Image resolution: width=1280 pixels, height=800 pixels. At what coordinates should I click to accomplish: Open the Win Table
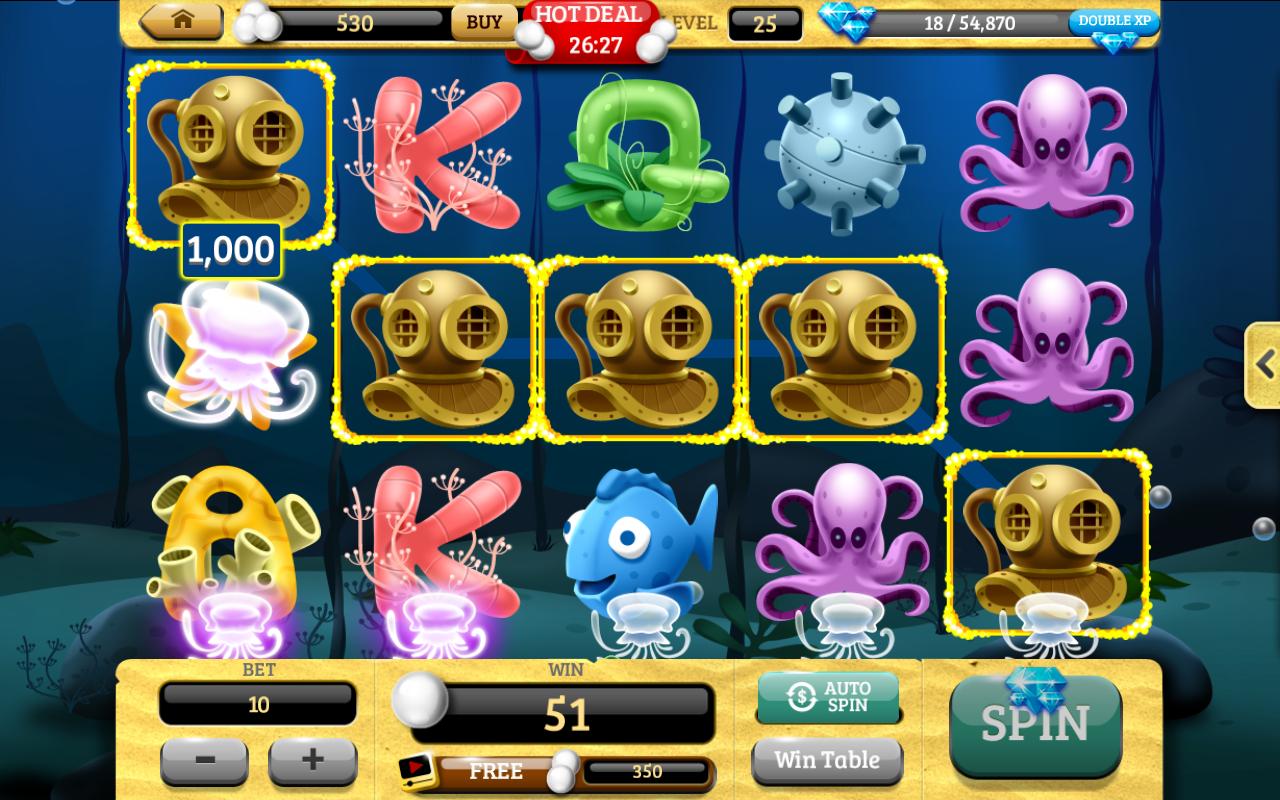[x=828, y=760]
